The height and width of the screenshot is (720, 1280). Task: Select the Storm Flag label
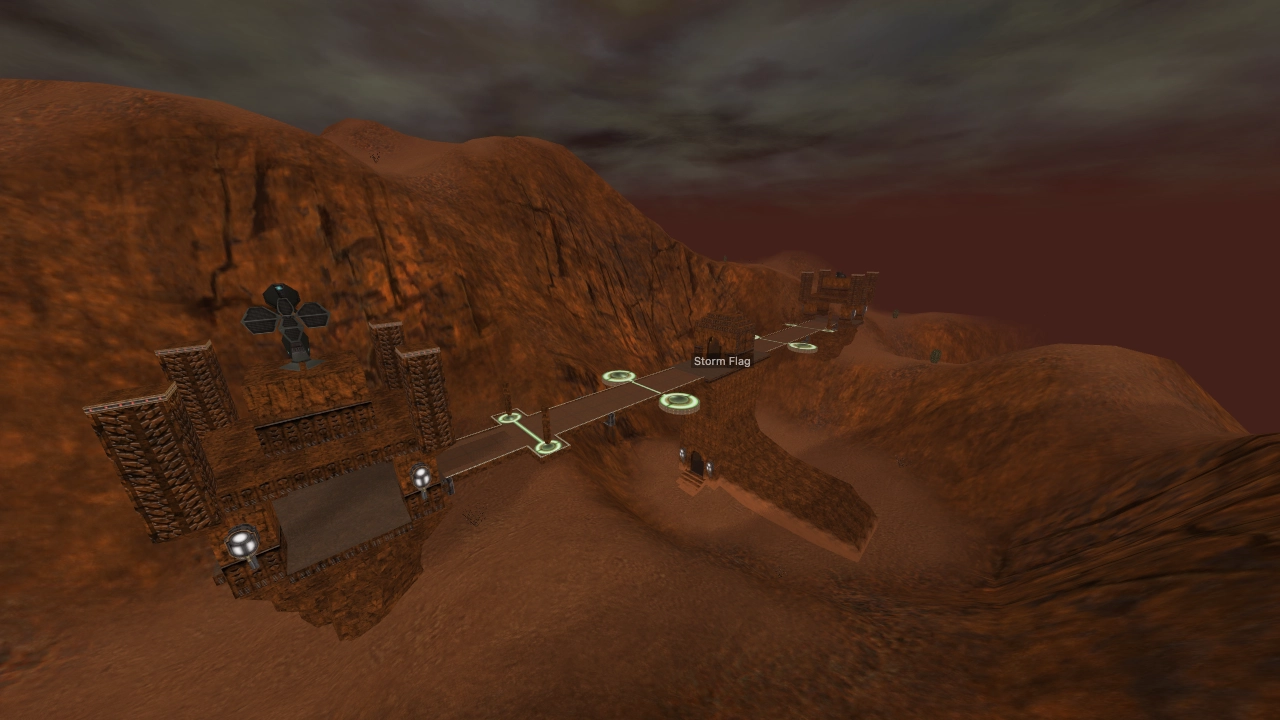[722, 360]
